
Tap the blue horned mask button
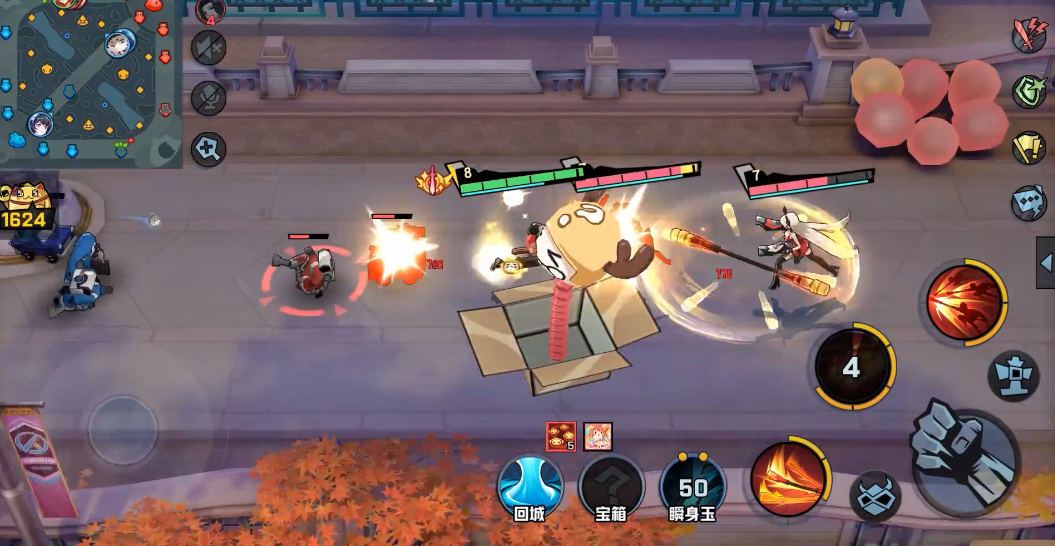click(x=875, y=495)
